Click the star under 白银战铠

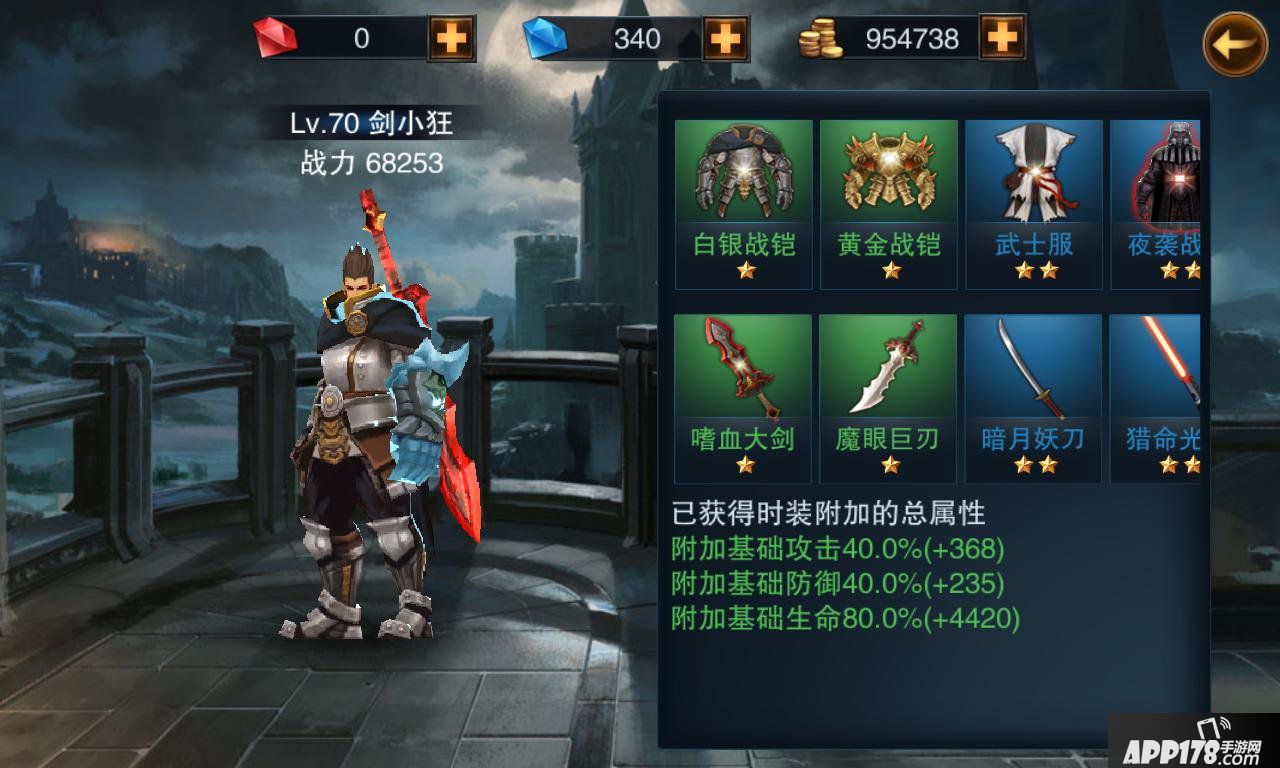[x=743, y=270]
